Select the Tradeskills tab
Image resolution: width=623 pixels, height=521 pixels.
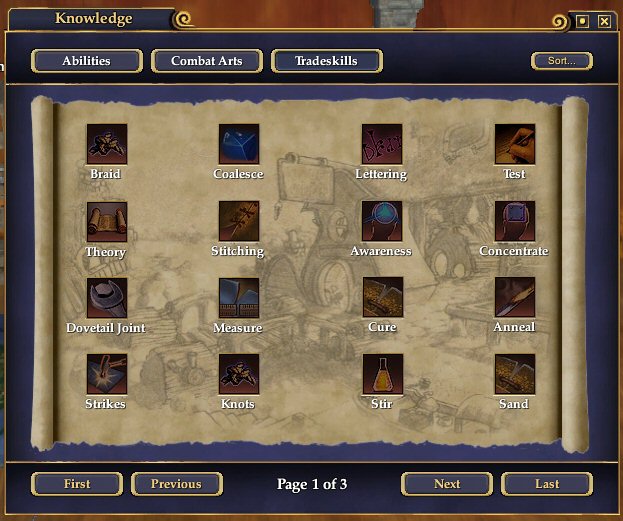click(325, 61)
